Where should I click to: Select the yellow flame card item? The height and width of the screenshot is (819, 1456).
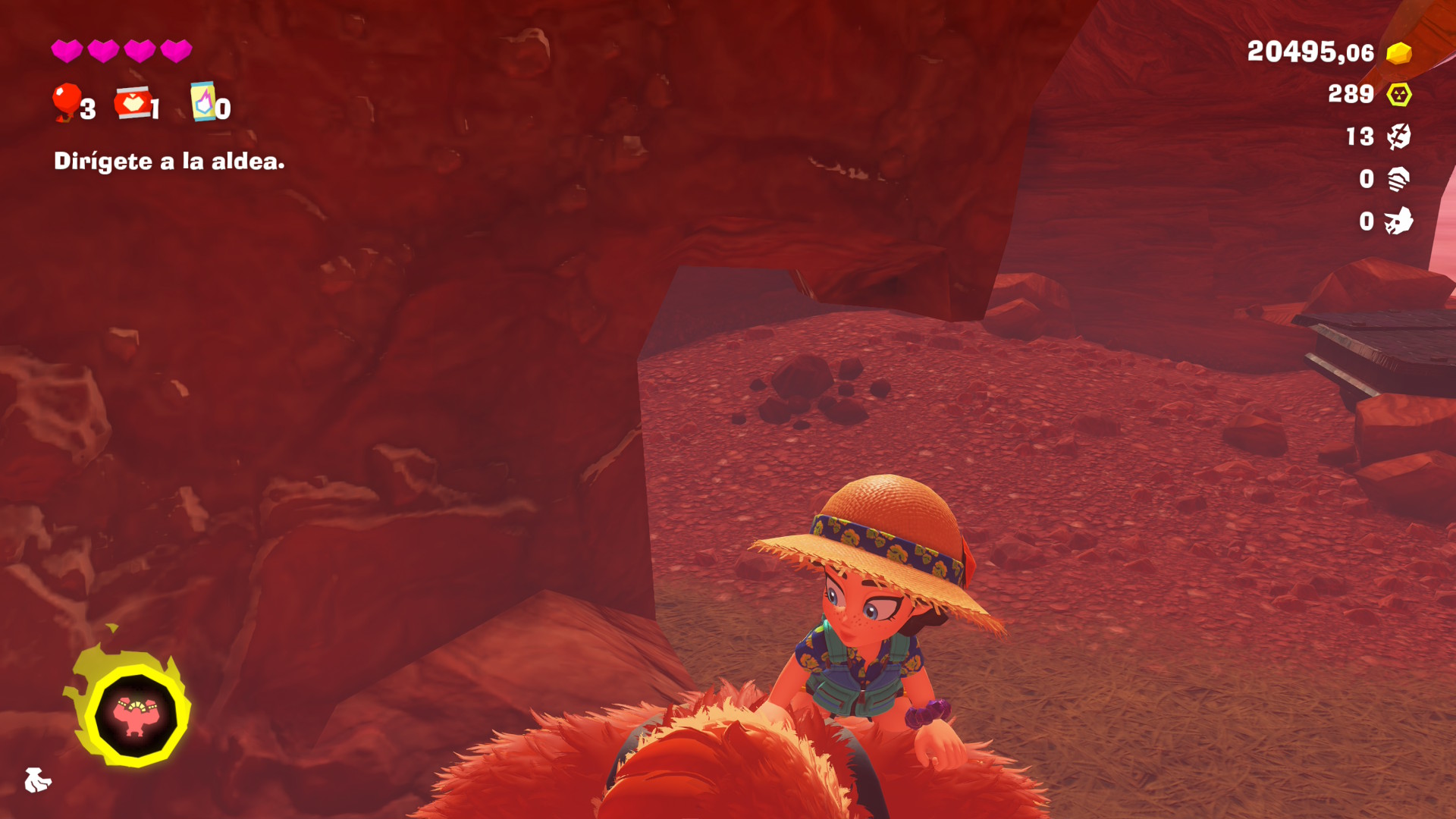click(x=203, y=102)
